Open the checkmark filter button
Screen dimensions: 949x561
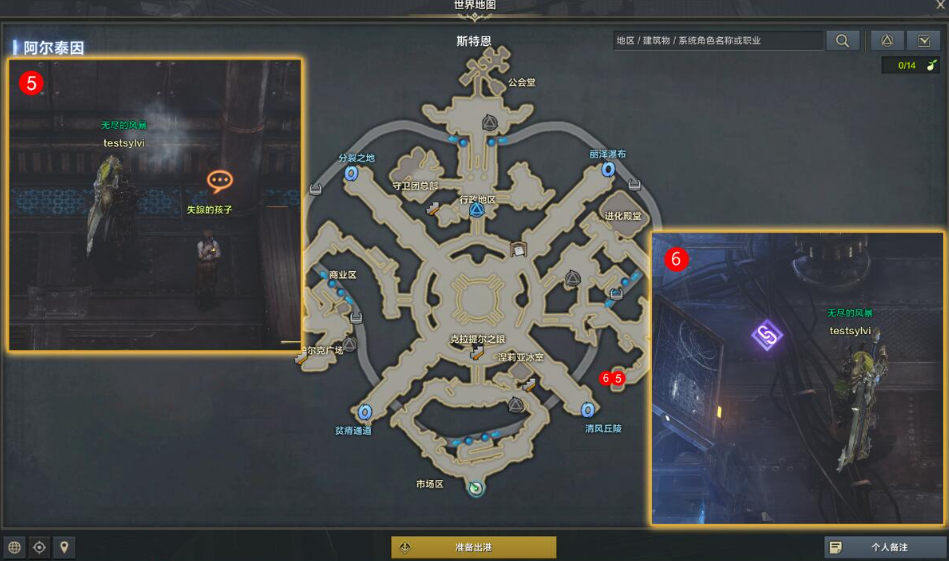pos(923,41)
